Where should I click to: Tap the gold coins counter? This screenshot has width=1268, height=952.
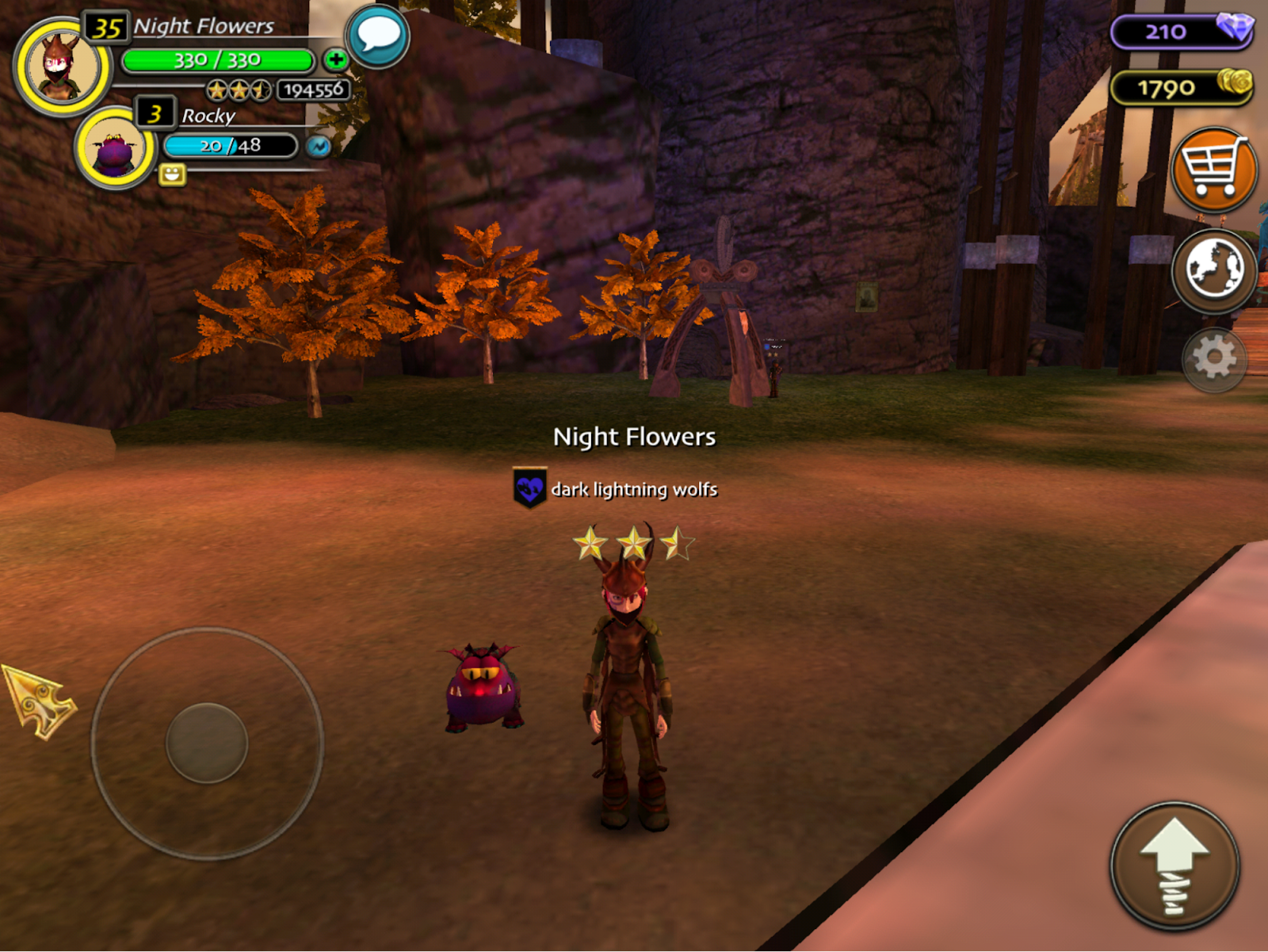click(1181, 87)
